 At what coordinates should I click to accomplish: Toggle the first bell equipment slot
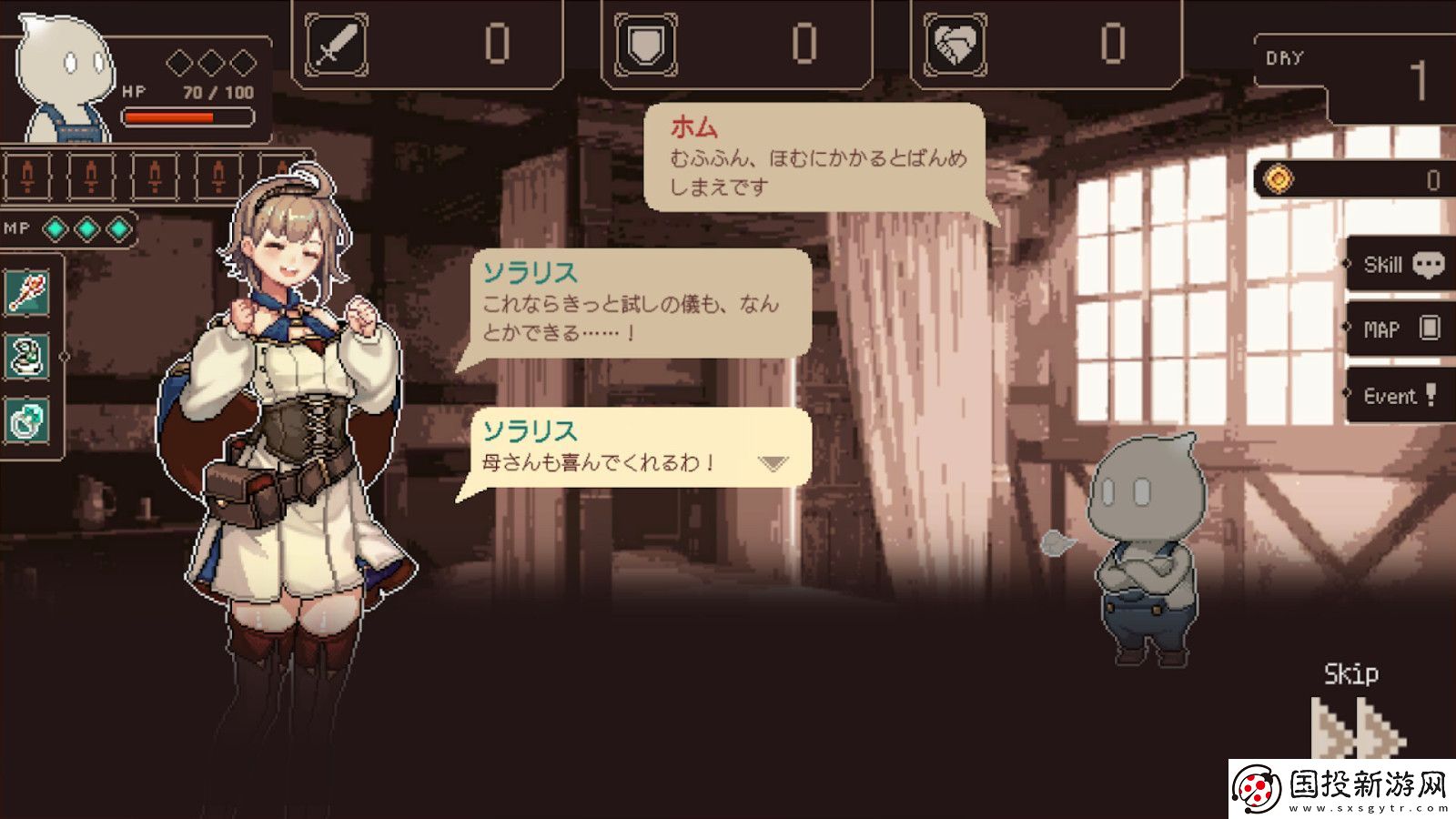click(27, 178)
